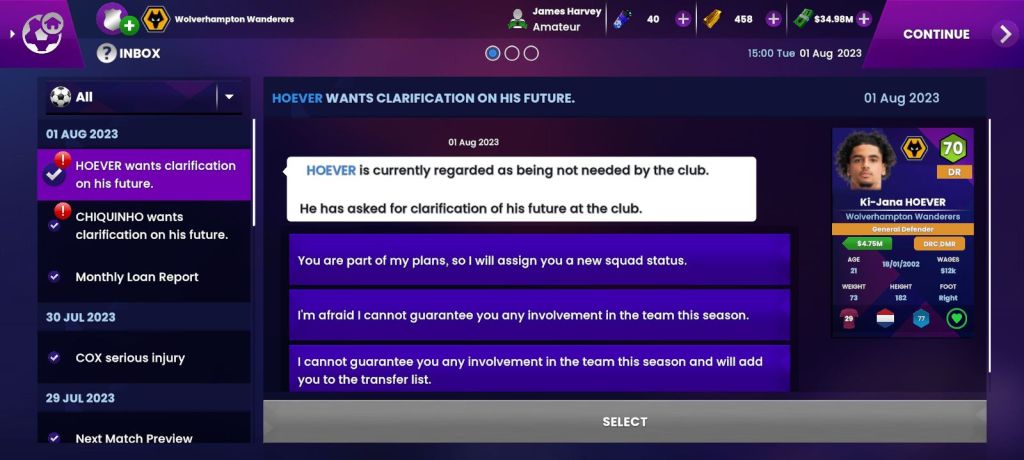Add more cash next to $34.98M
The width and height of the screenshot is (1024, 460).
coord(864,19)
